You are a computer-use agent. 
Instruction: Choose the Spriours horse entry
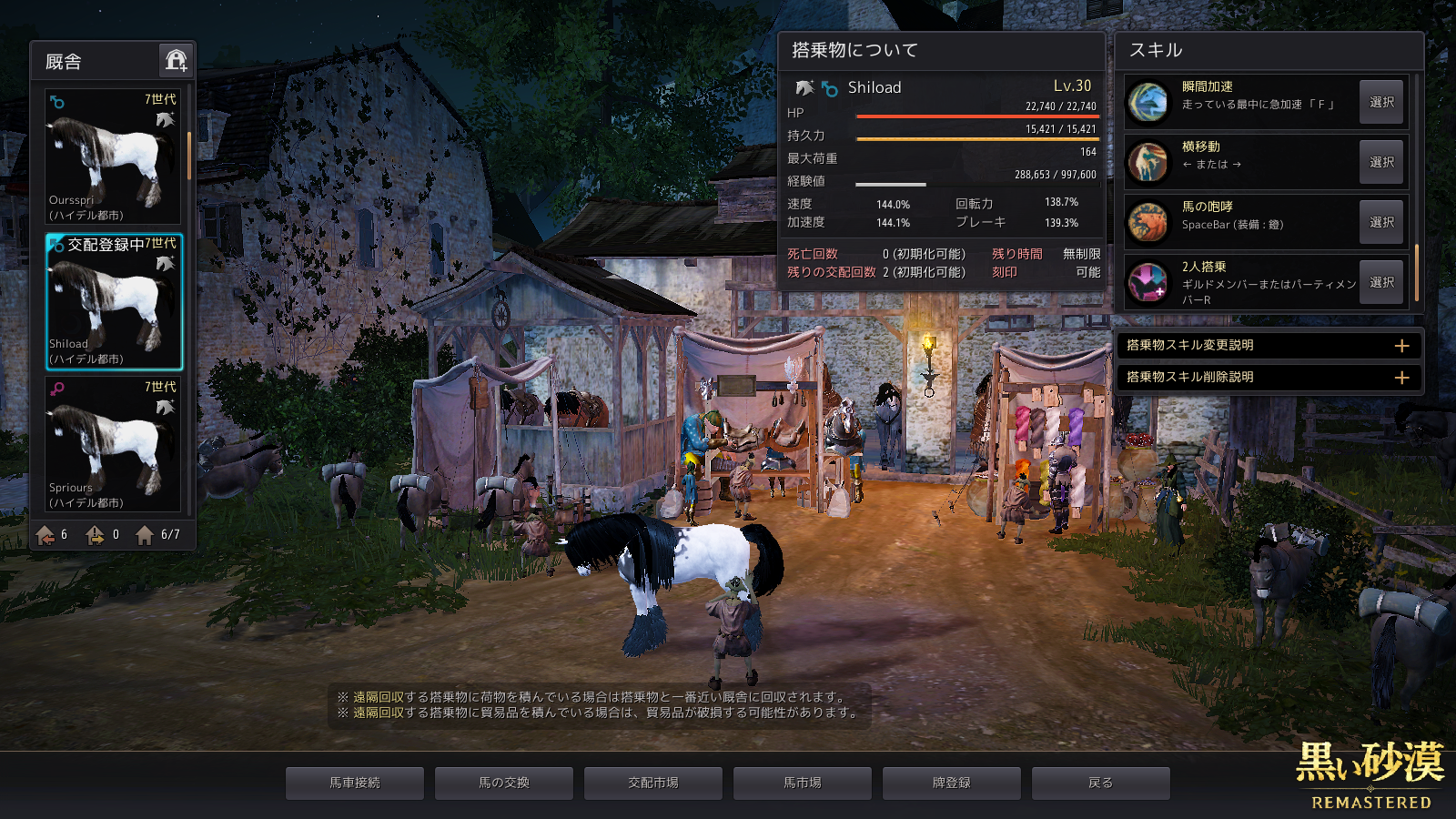click(114, 444)
